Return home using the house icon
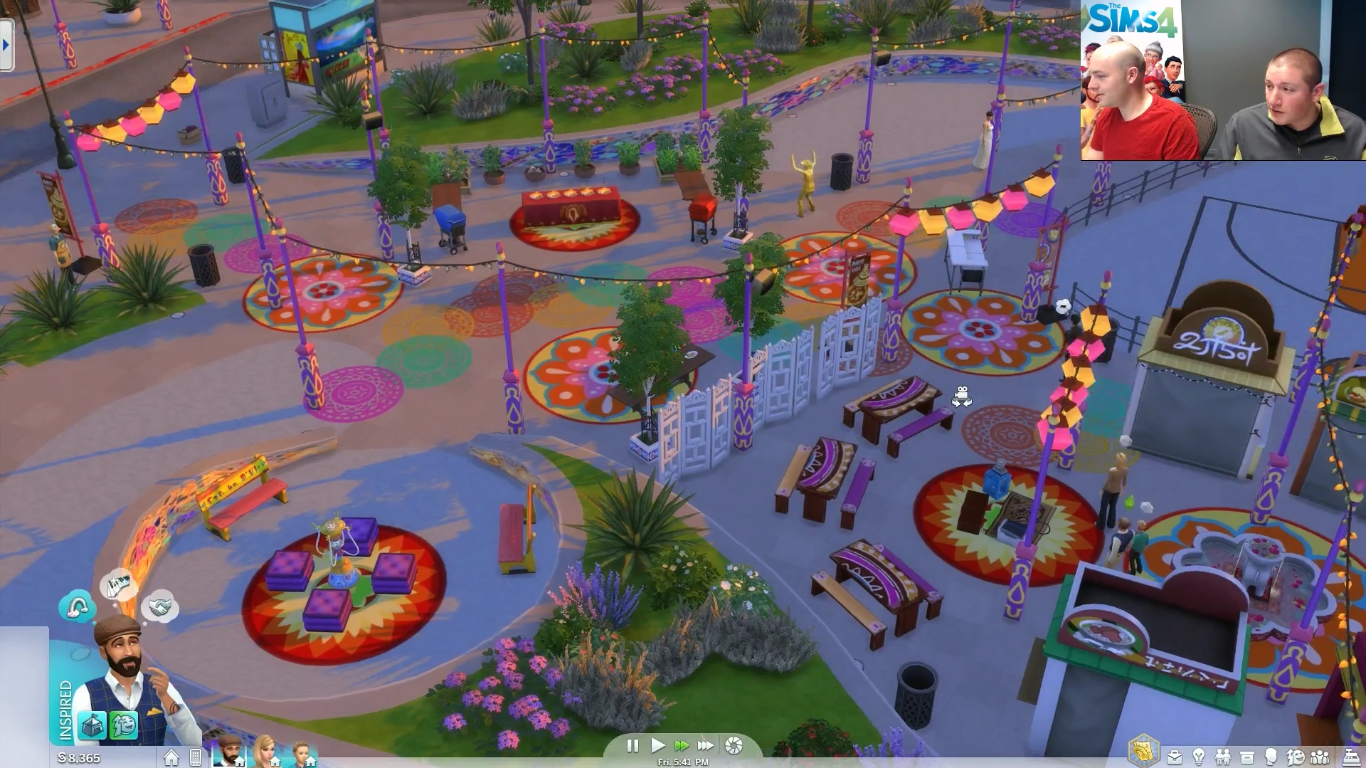 [x=173, y=757]
